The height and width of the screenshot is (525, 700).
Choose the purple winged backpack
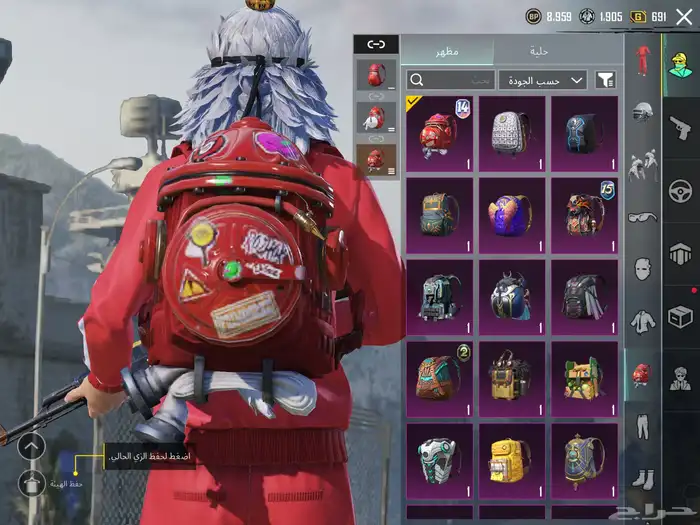[511, 214]
